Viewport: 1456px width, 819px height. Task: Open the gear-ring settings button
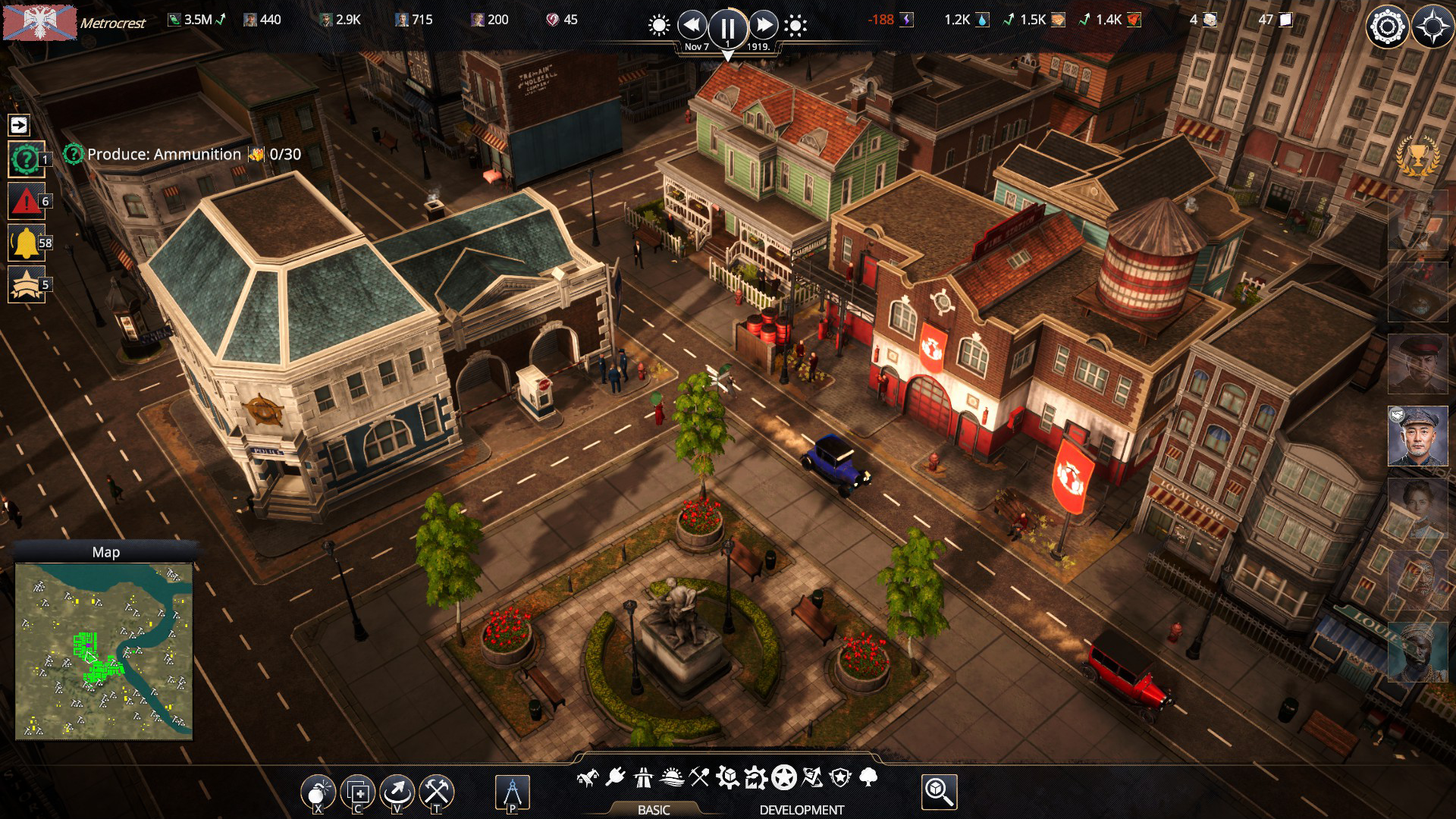click(x=1387, y=28)
